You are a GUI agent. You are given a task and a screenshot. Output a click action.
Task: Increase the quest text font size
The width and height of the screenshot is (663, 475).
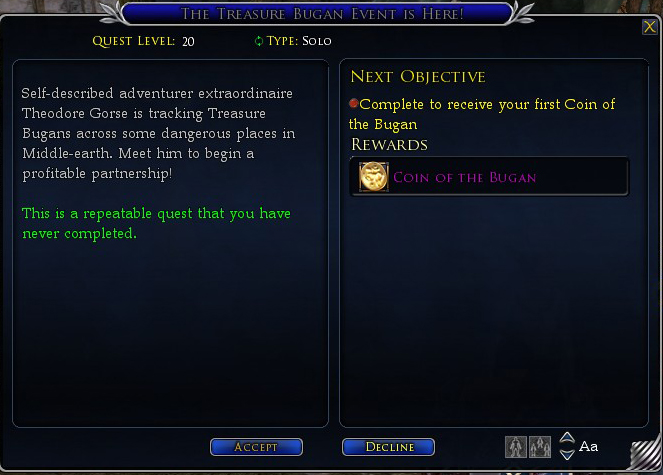[567, 438]
